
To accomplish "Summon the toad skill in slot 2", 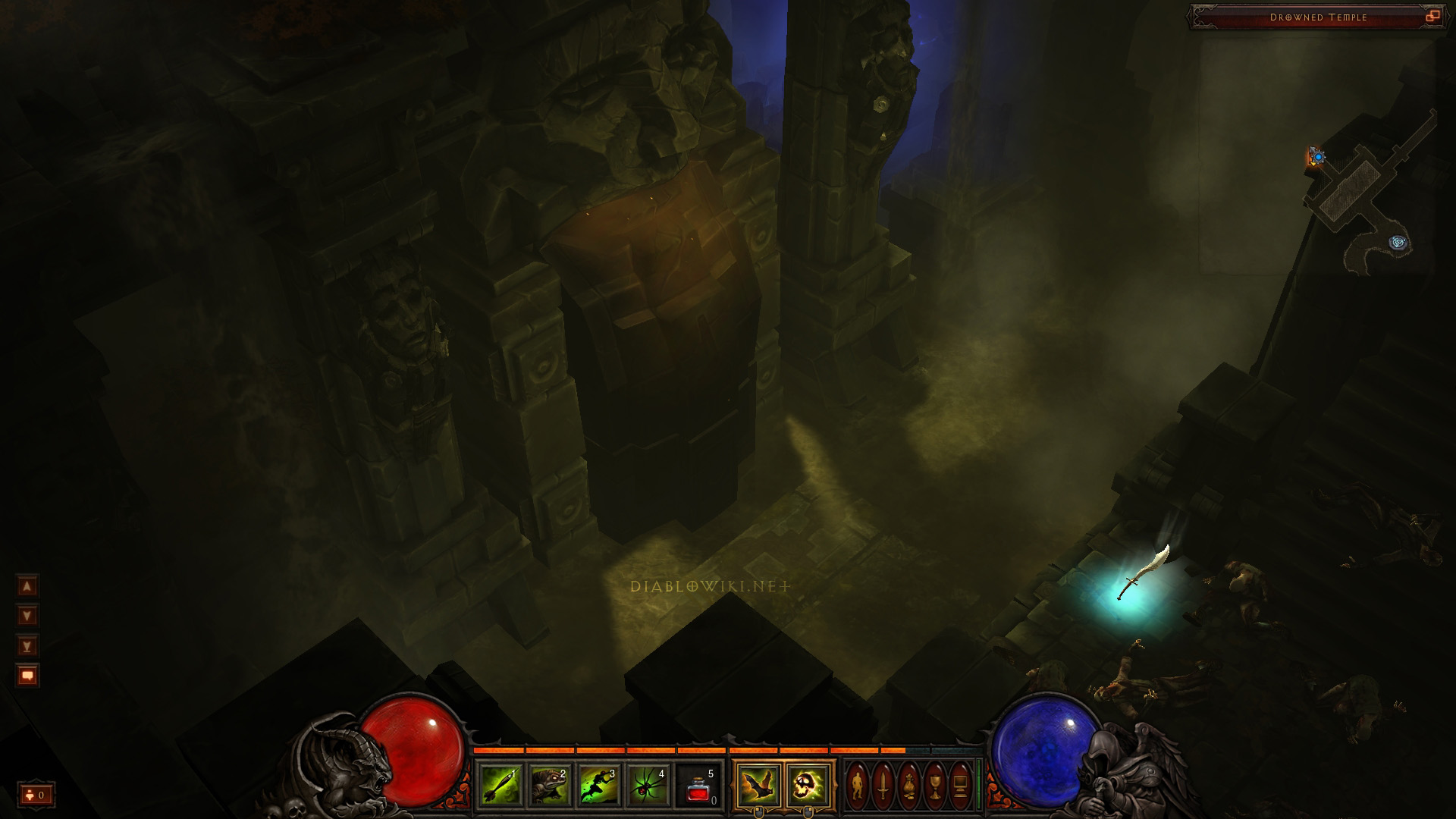I will point(550,785).
